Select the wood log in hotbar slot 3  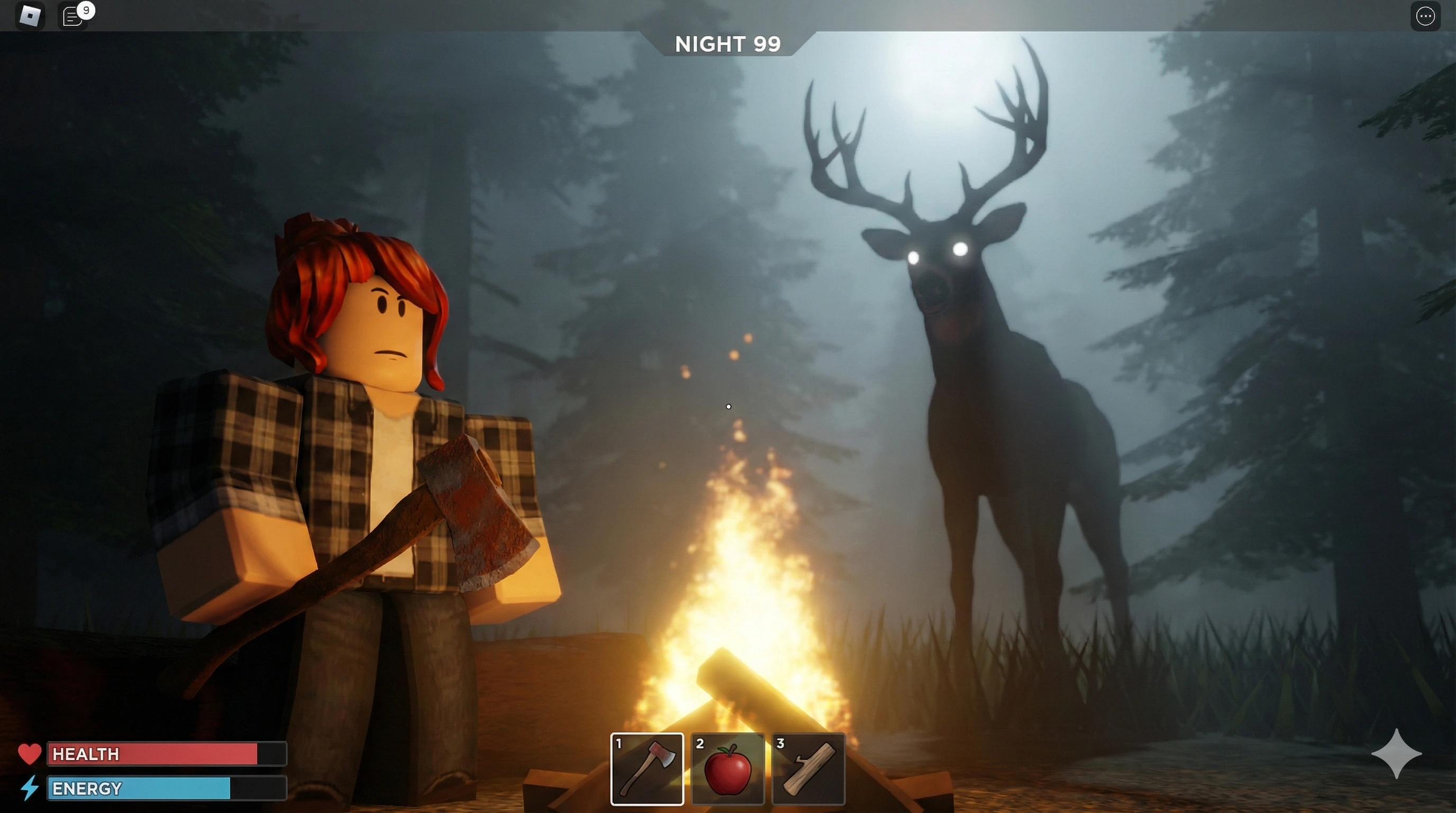pyautogui.click(x=808, y=770)
